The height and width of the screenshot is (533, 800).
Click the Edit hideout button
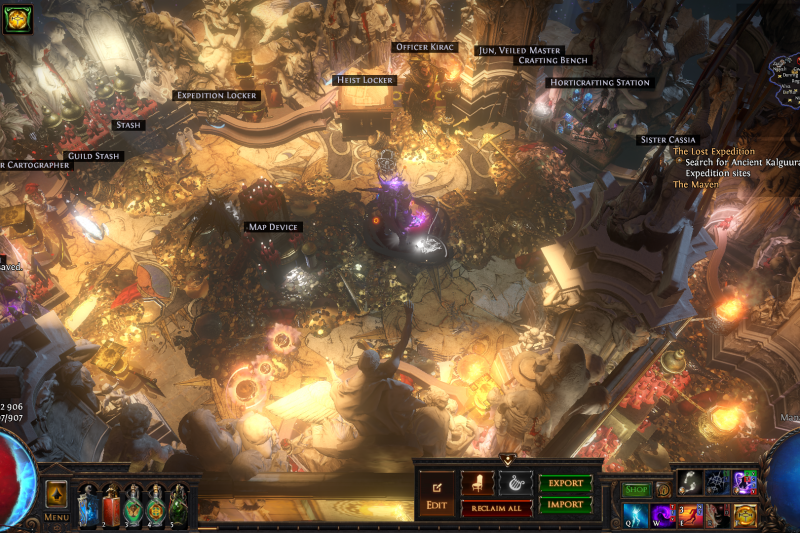coord(436,493)
